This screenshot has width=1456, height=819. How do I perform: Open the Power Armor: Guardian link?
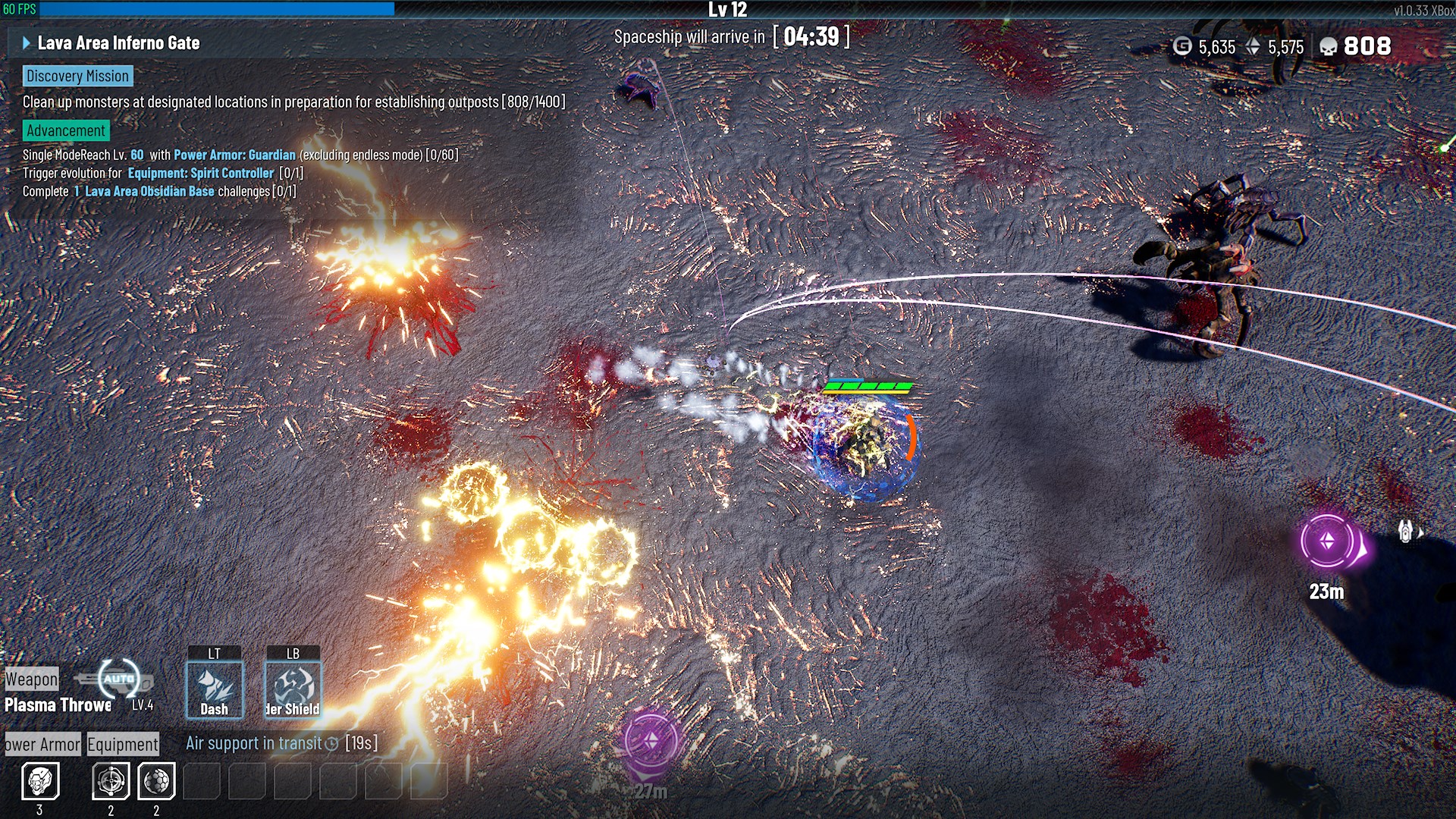[234, 155]
